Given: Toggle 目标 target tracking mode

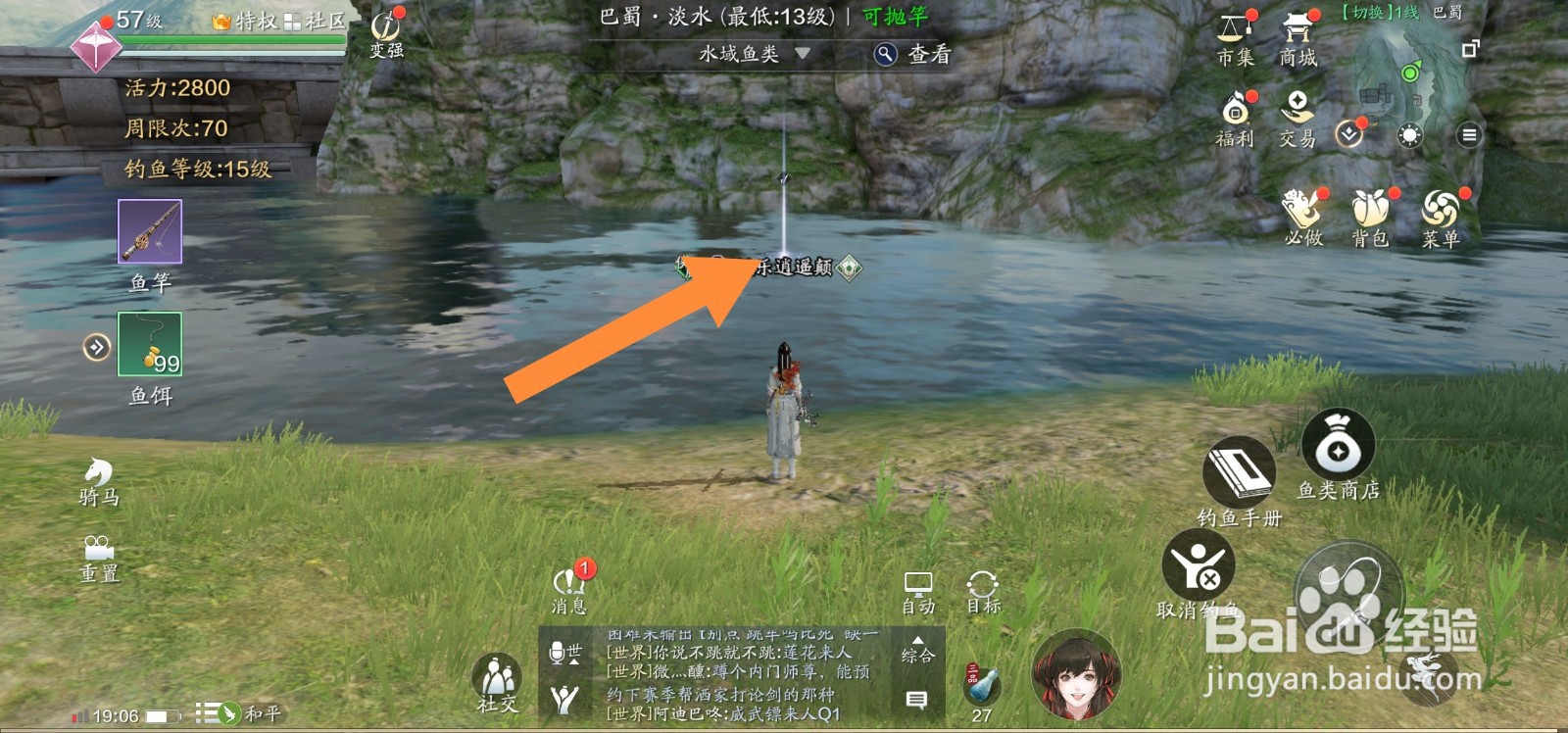Looking at the screenshot, I should point(981,585).
